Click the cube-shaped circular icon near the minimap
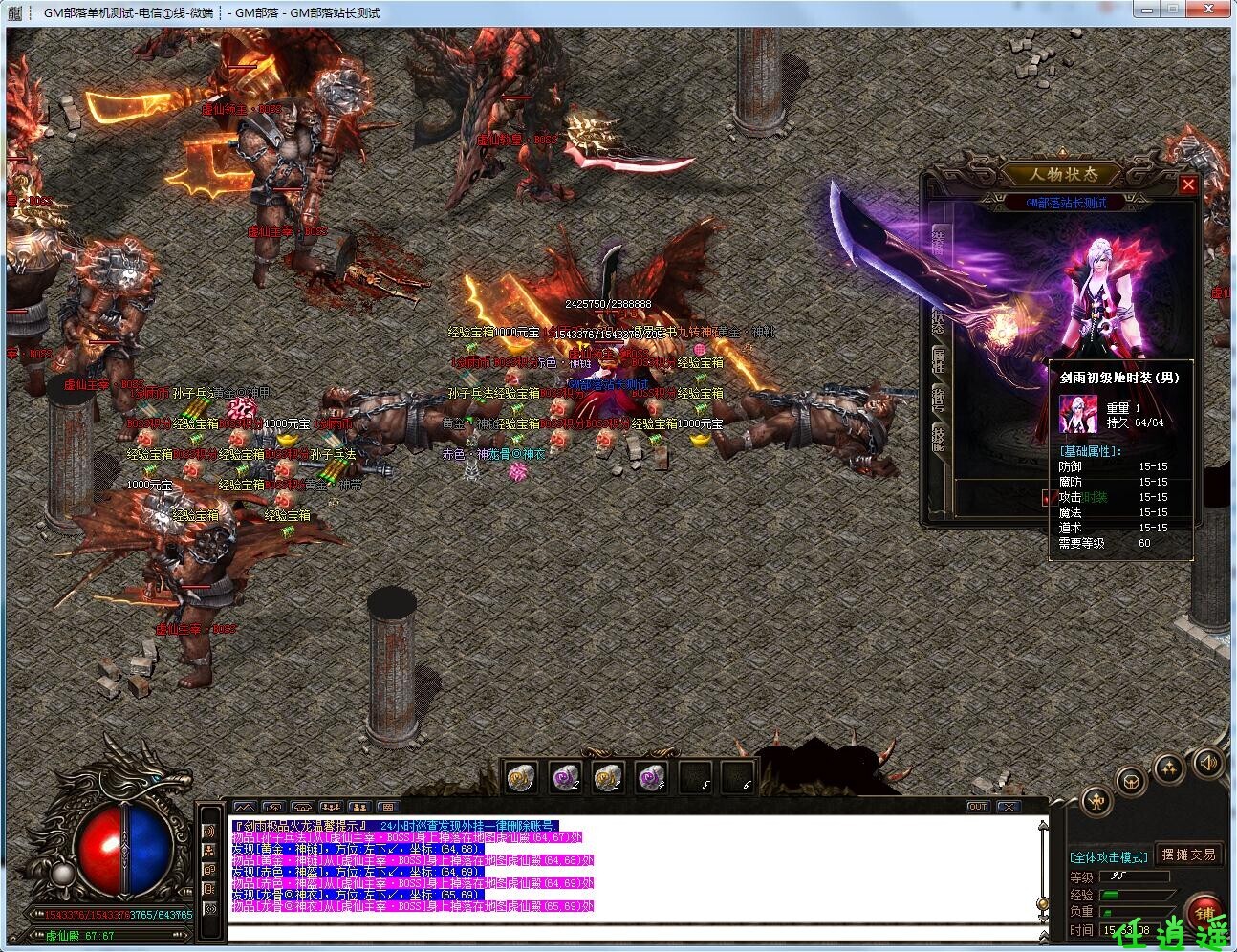This screenshot has height=952, width=1237. coord(1131,780)
